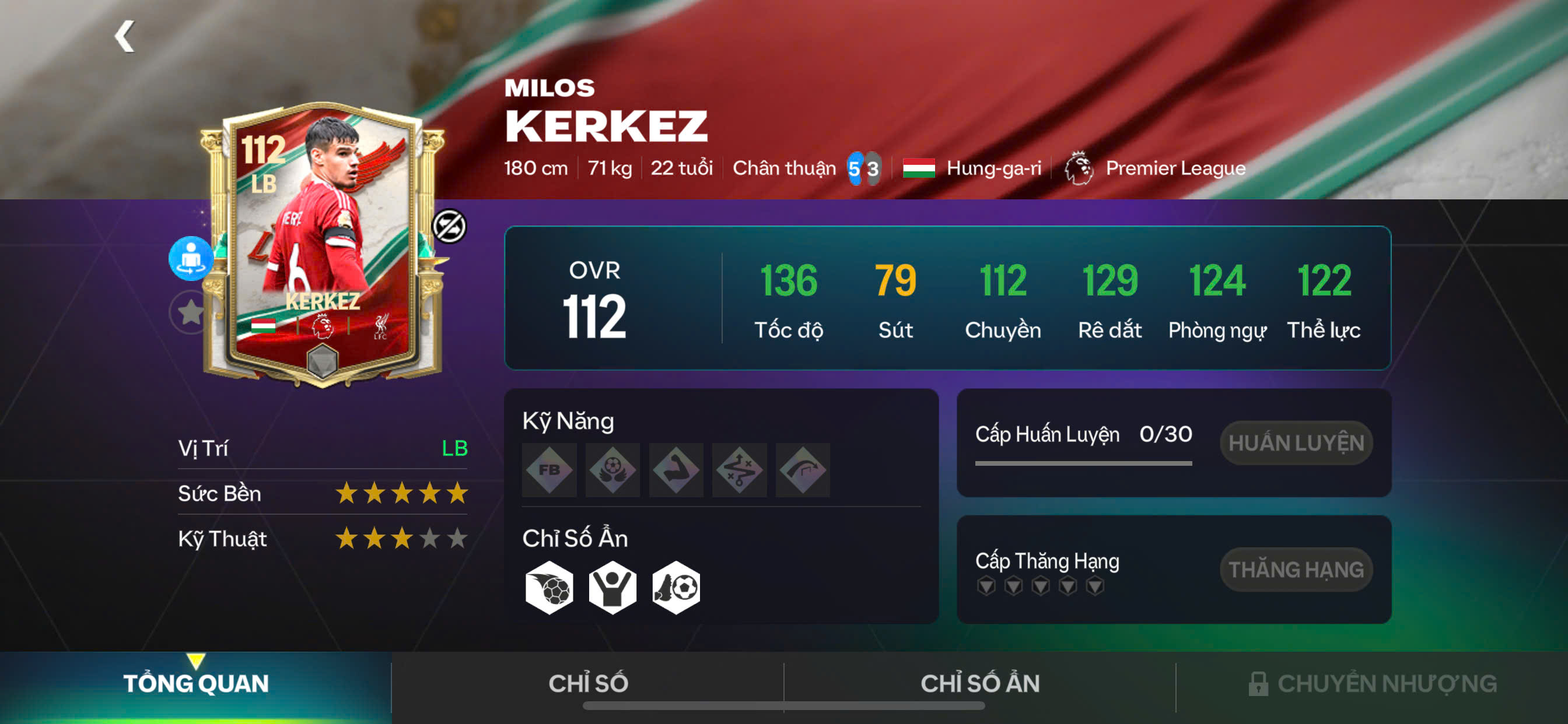
Task: Toggle the grey star favorite icon
Action: pyautogui.click(x=190, y=312)
